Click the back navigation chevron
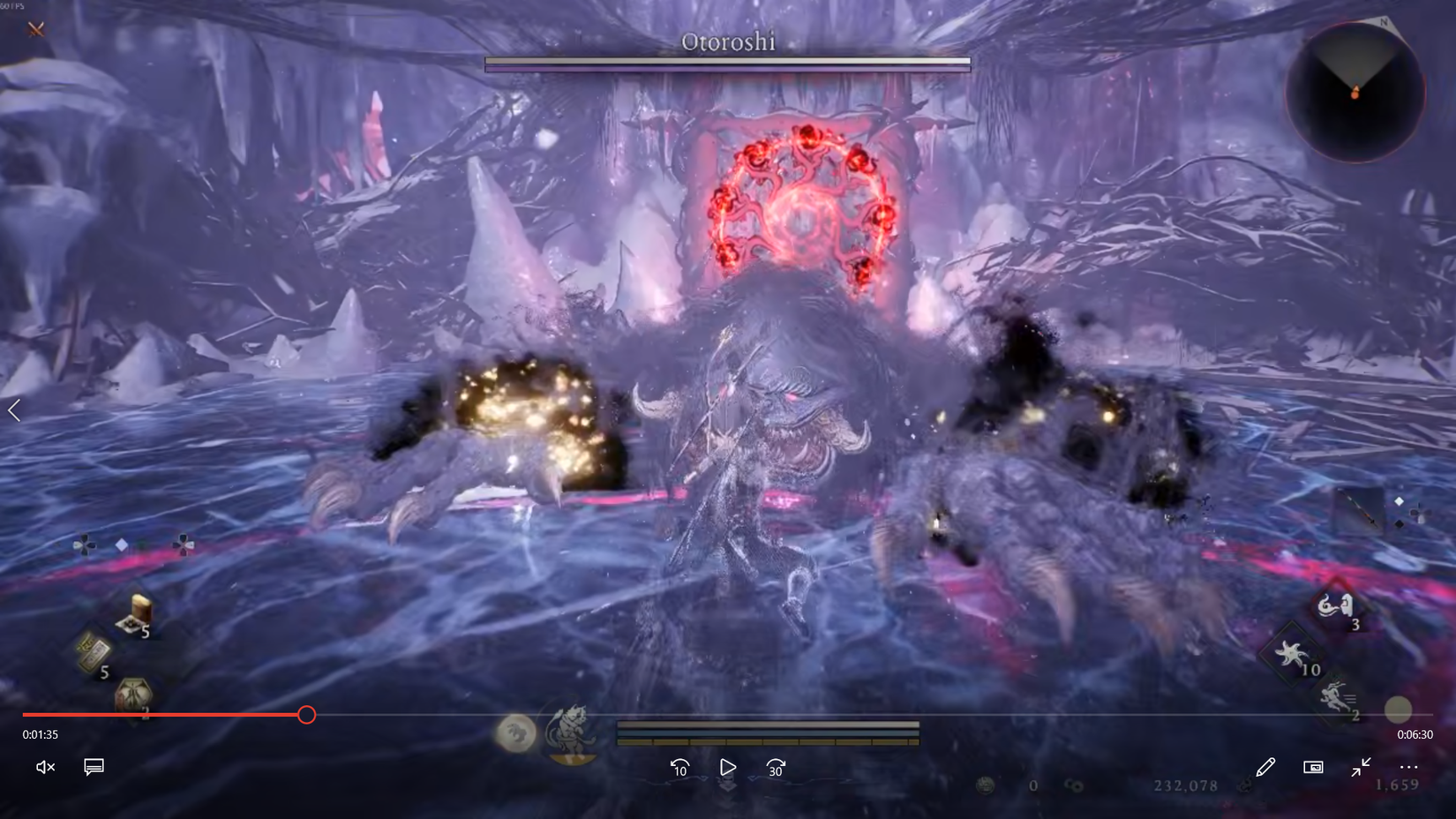 point(14,409)
